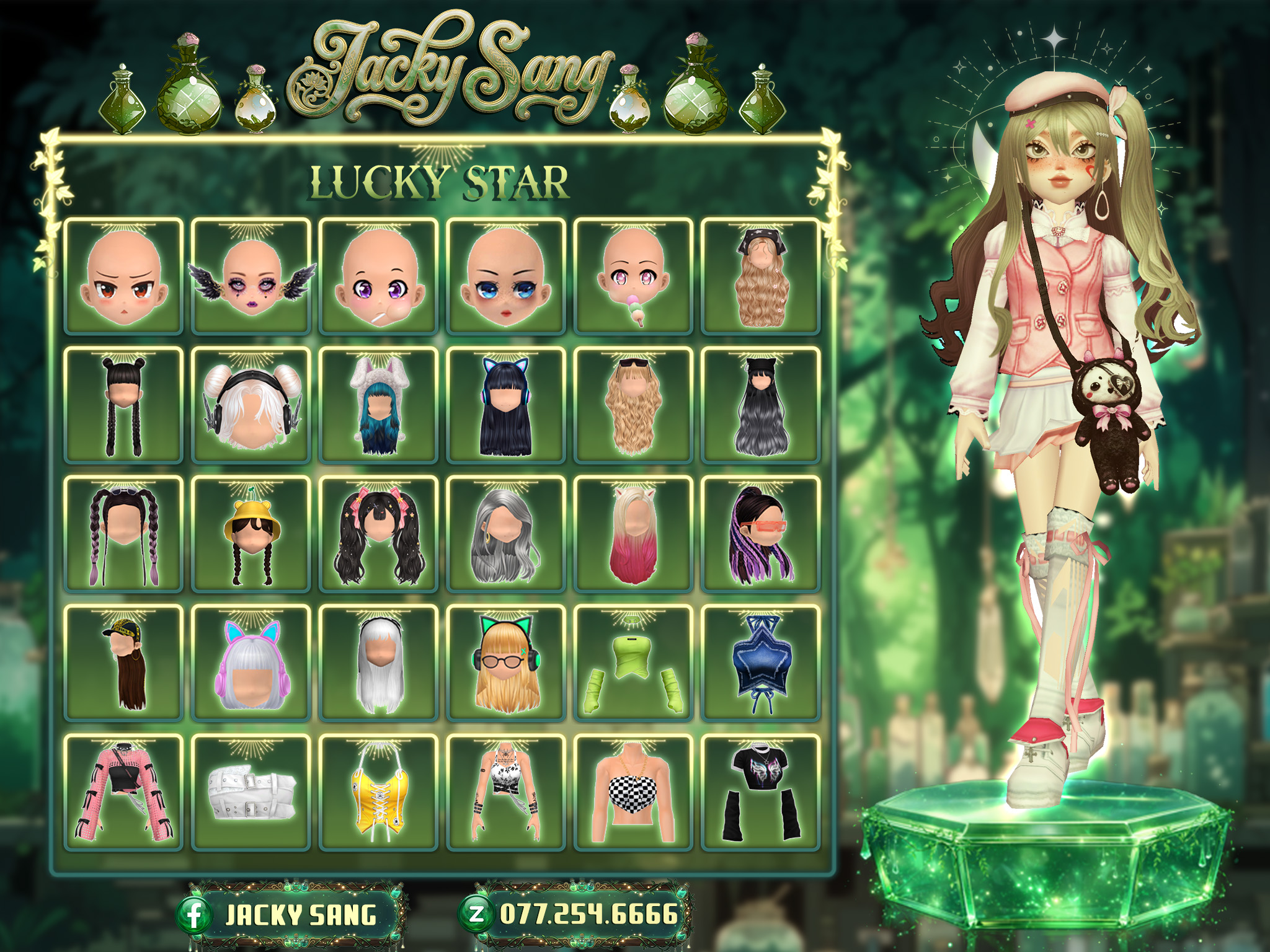Select the blonde hair with round glasses
The image size is (1270, 952).
506,663
